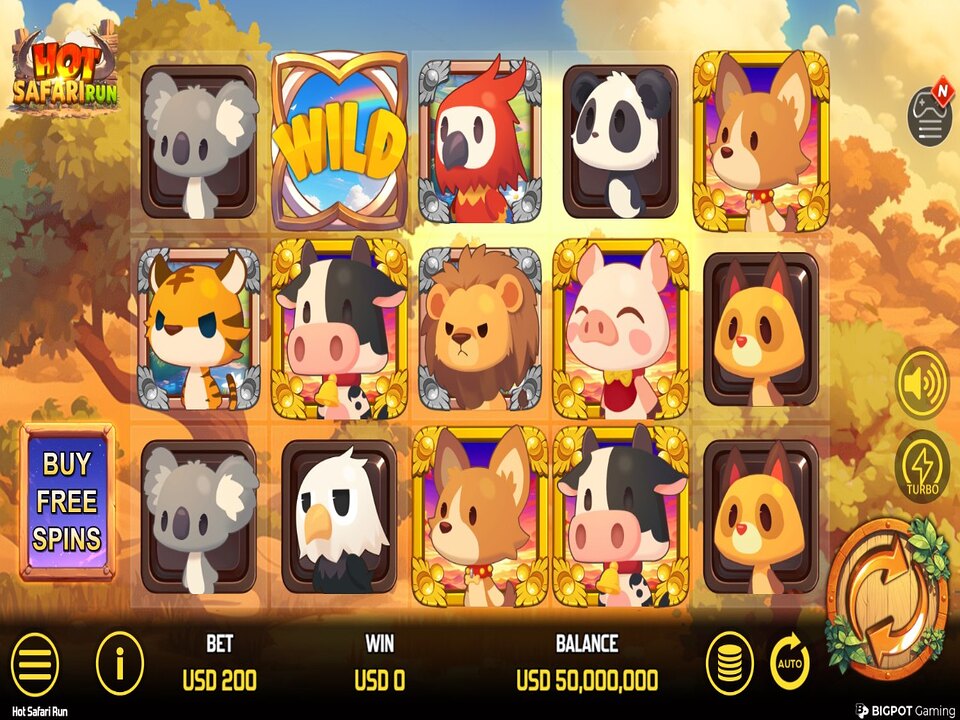
Task: Open the coin stack bet settings
Action: click(x=730, y=662)
